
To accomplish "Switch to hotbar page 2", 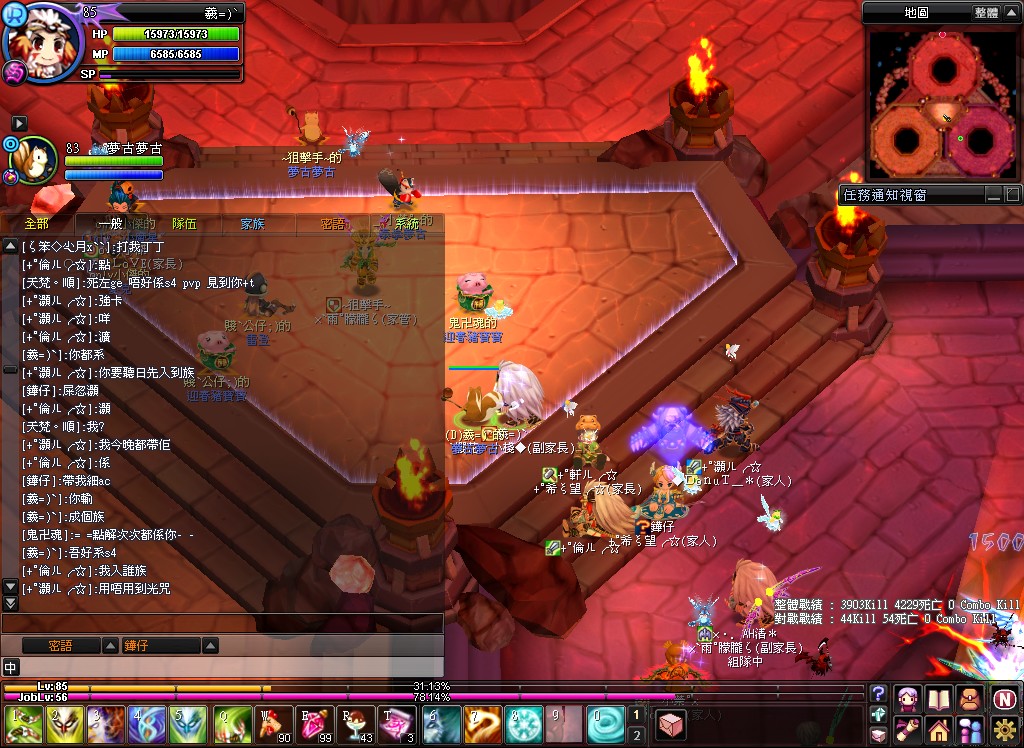I will (x=637, y=736).
